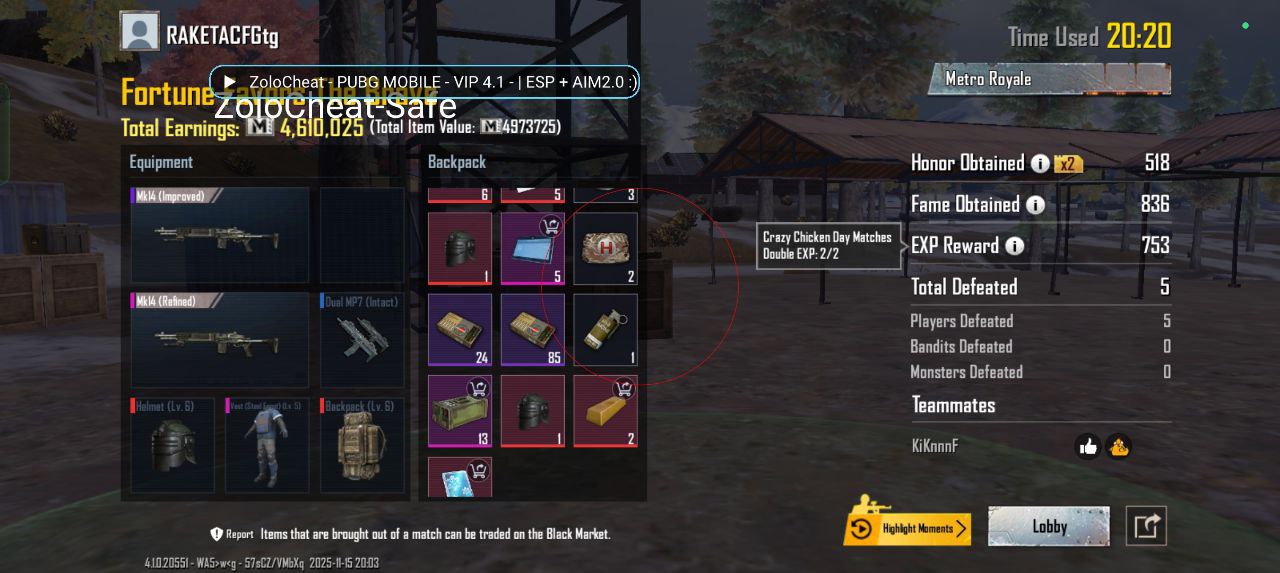Select the green crate with count 13
This screenshot has width=1280, height=573.
460,411
